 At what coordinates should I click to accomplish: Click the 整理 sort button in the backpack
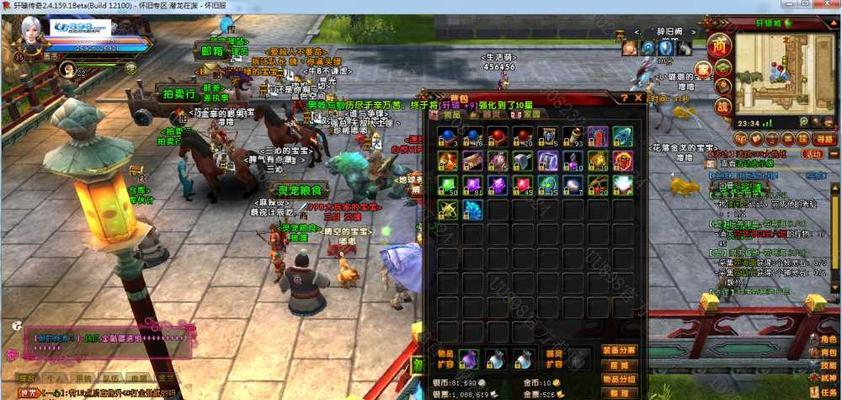pos(618,393)
